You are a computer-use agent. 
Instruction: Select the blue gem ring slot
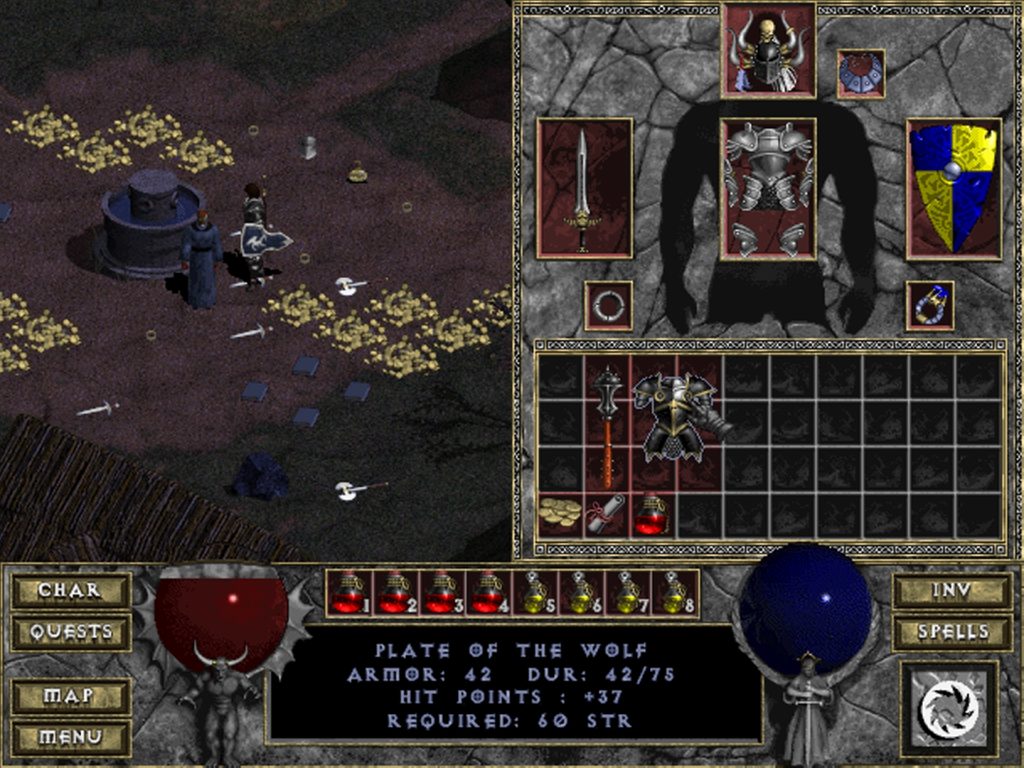[930, 305]
